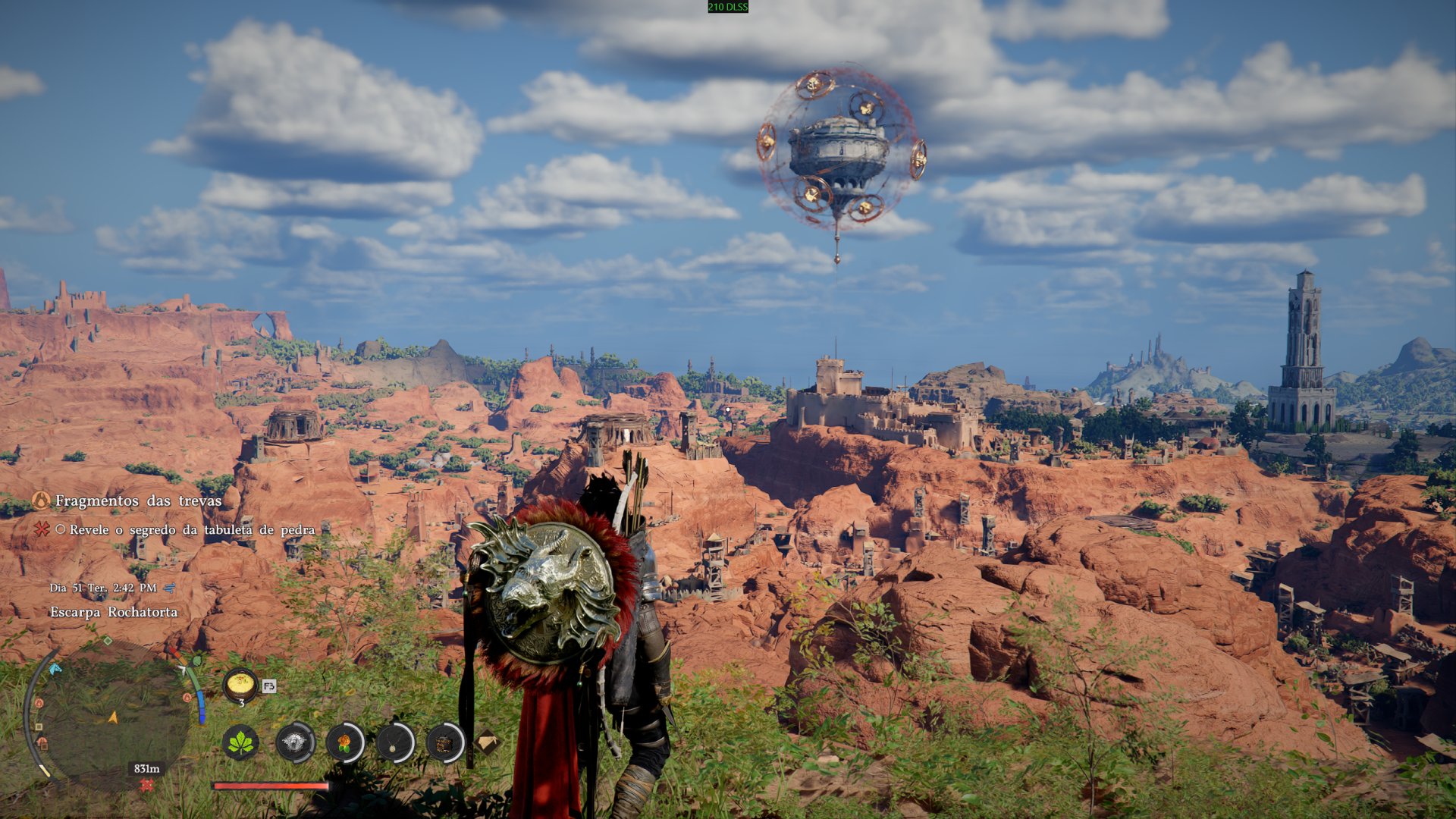The width and height of the screenshot is (1456, 819).
Task: Select the leaf skill icon on the hotbar
Action: [x=240, y=742]
